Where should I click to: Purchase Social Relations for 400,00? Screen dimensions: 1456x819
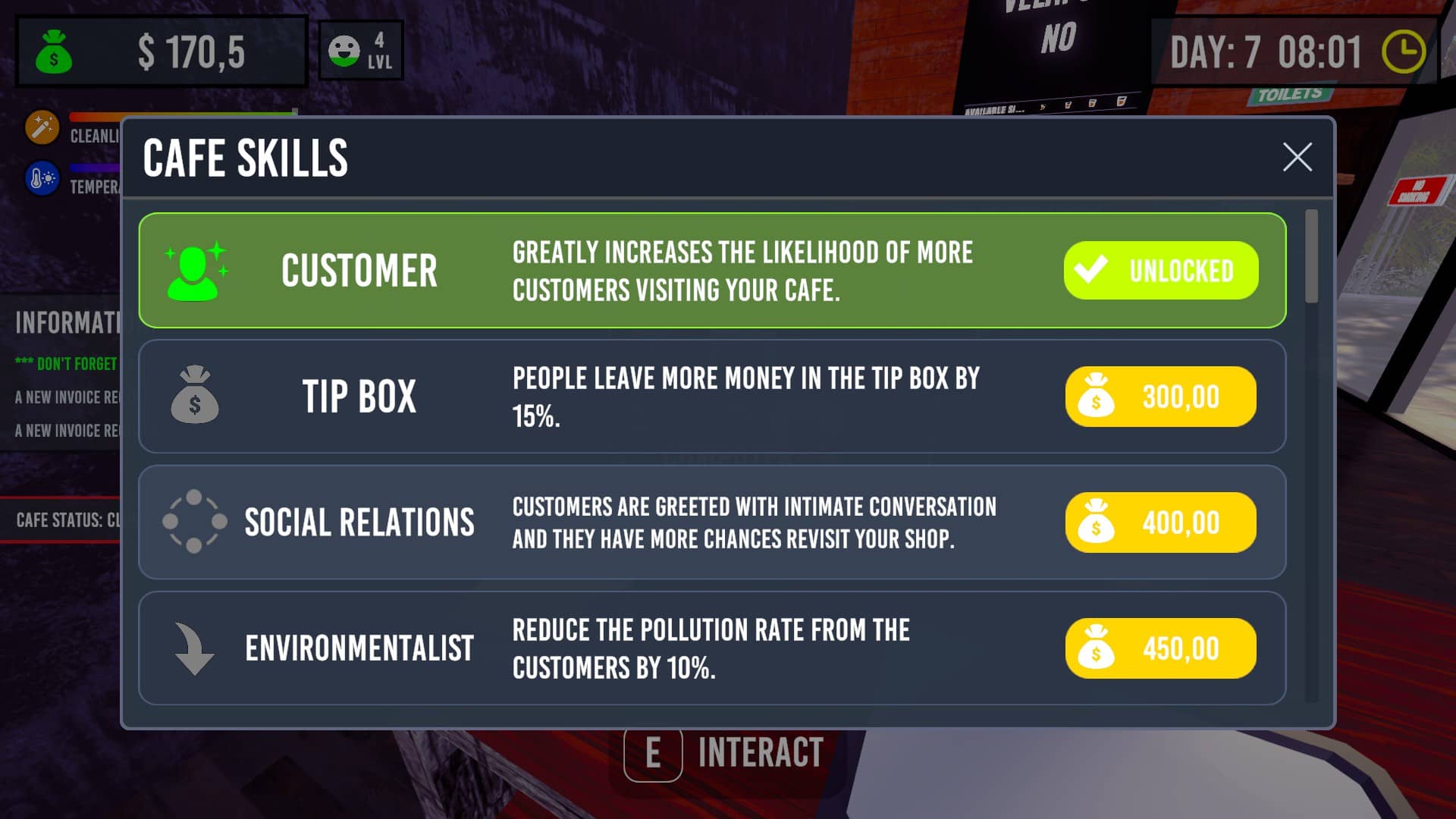1160,522
